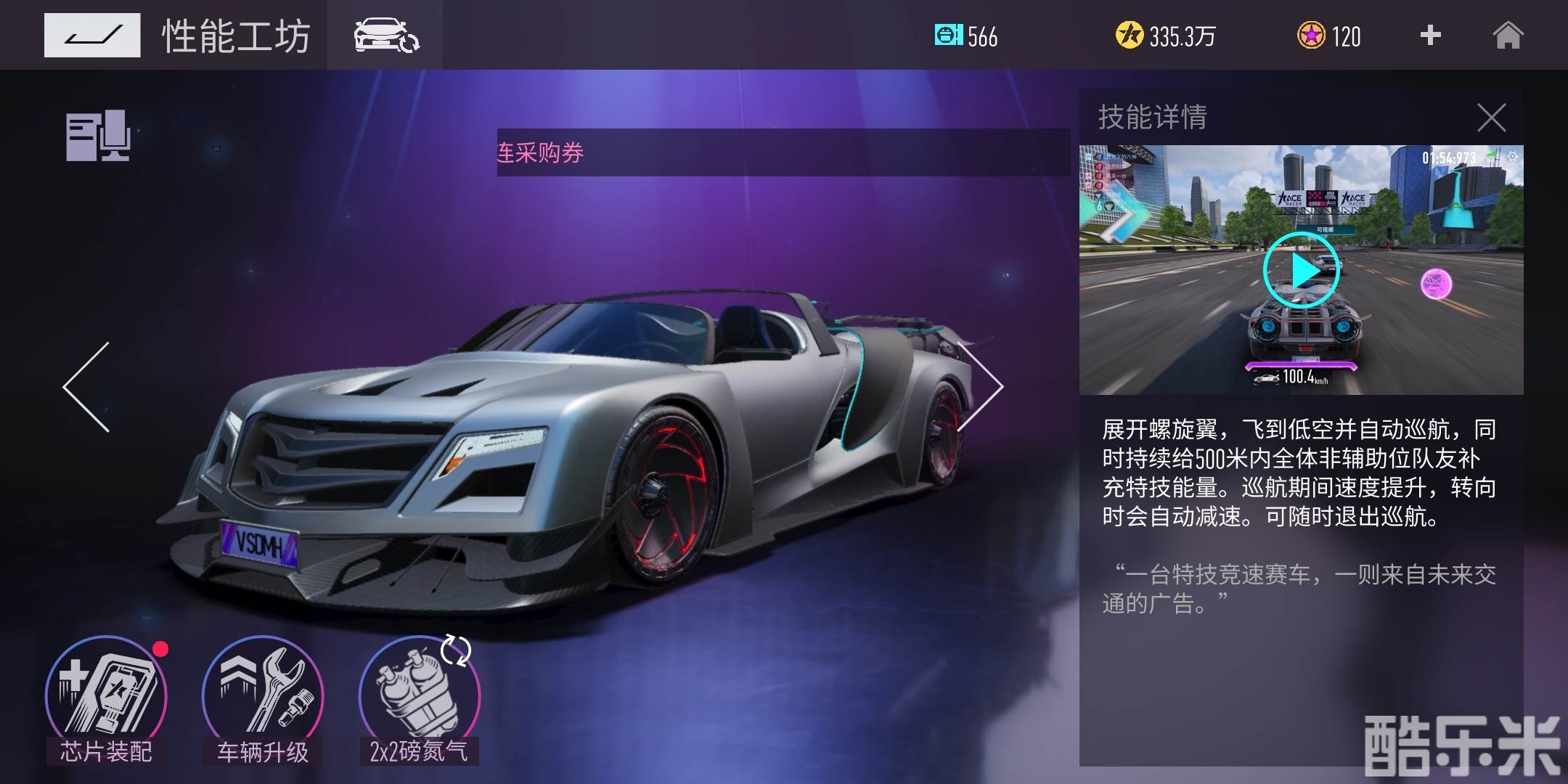Add currency with the plus button
Screen dimensions: 1568x784
click(1430, 35)
